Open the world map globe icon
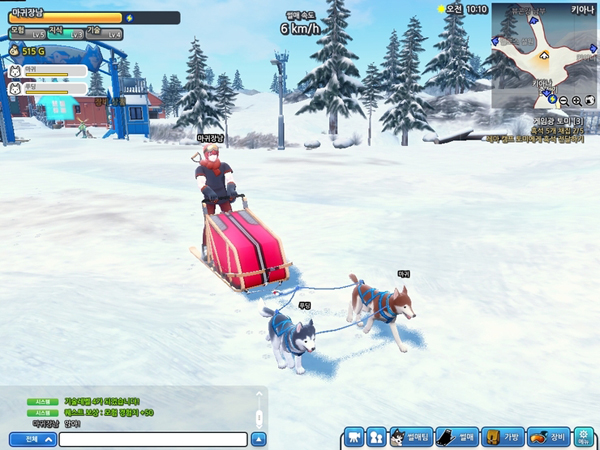Screen dimensions: 600x450 click(x=590, y=101)
